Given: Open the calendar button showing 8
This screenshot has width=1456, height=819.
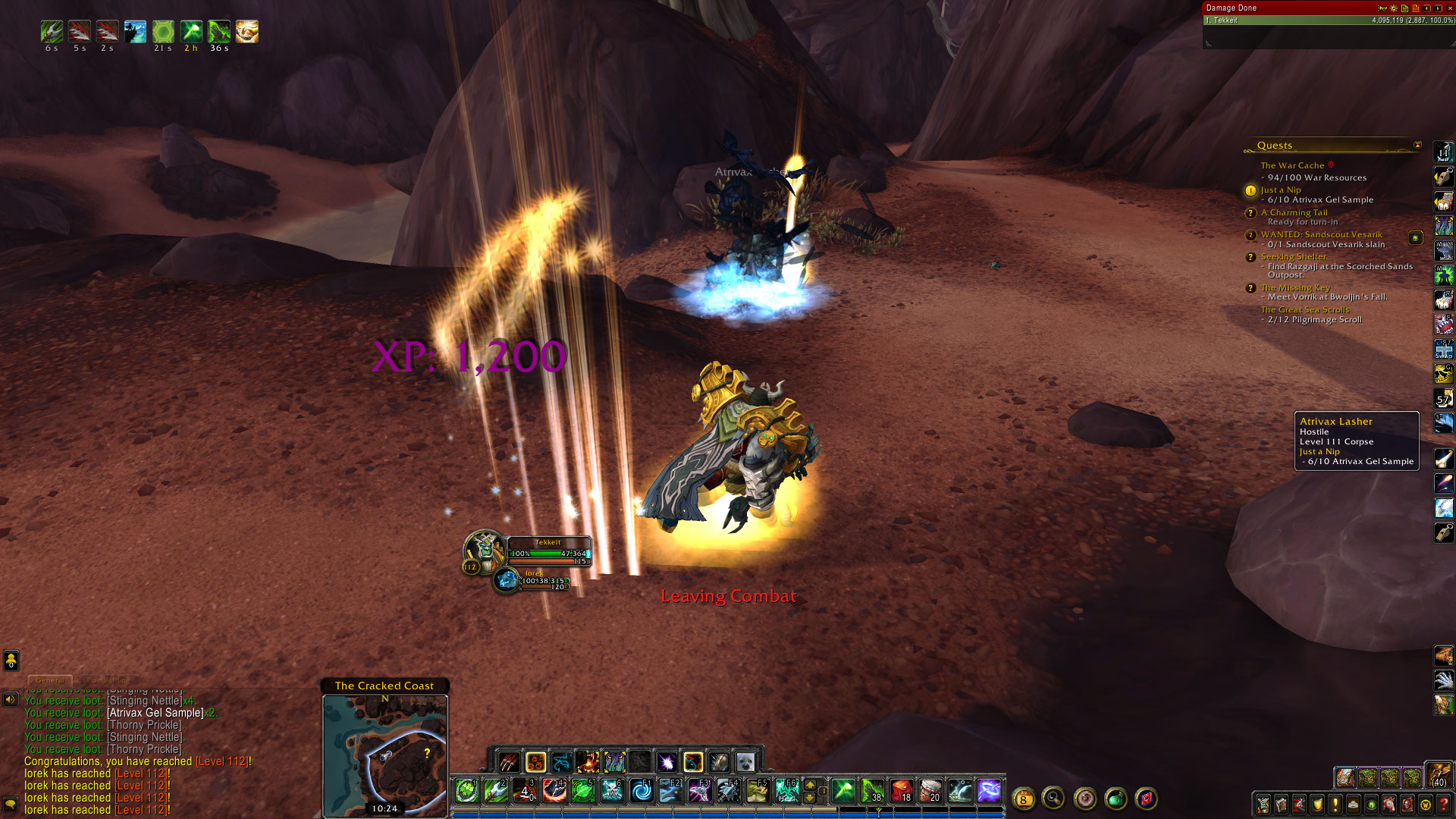Looking at the screenshot, I should (1023, 799).
